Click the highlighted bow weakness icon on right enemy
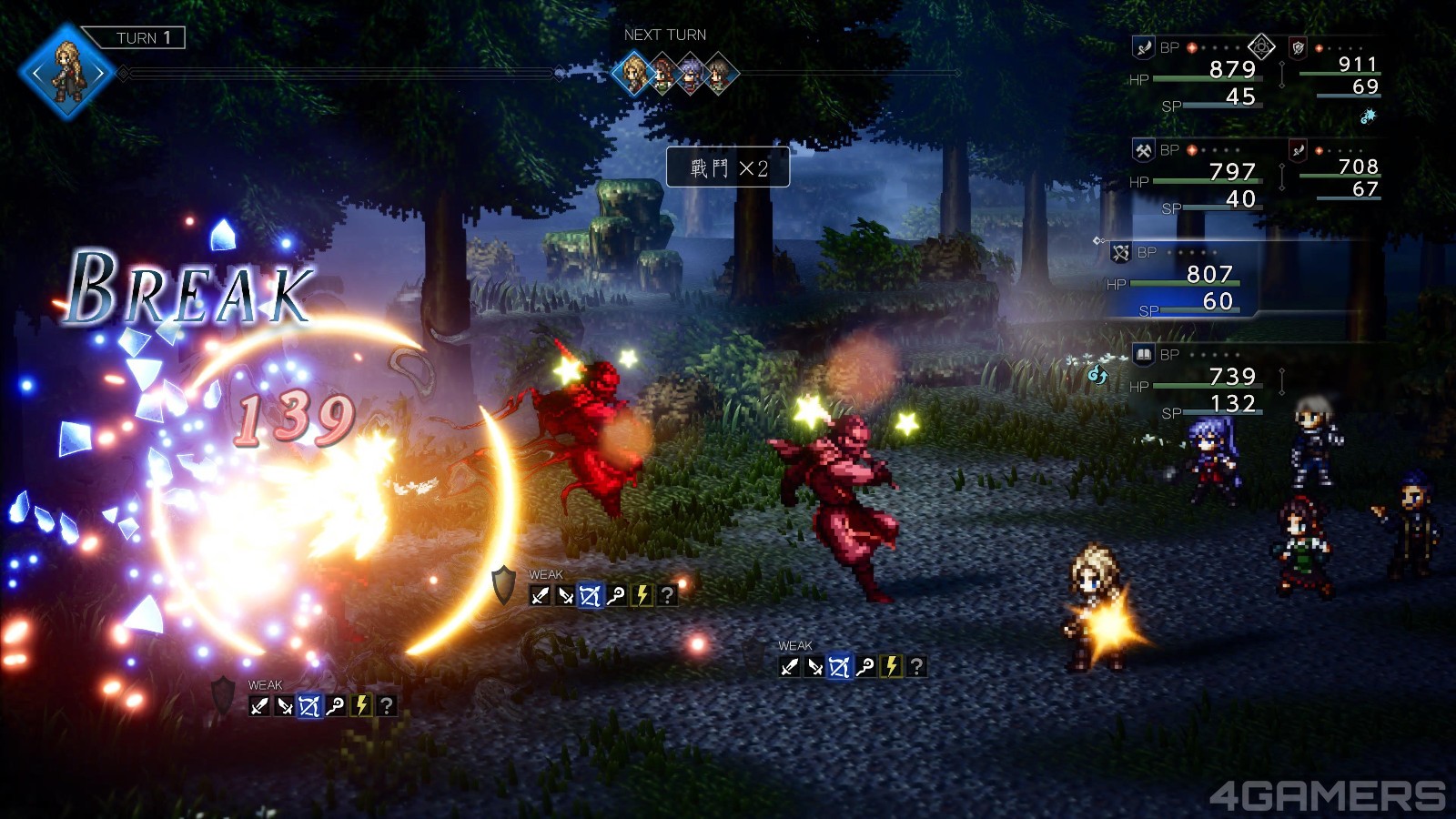Screen dimensions: 1456x819 click(840, 667)
